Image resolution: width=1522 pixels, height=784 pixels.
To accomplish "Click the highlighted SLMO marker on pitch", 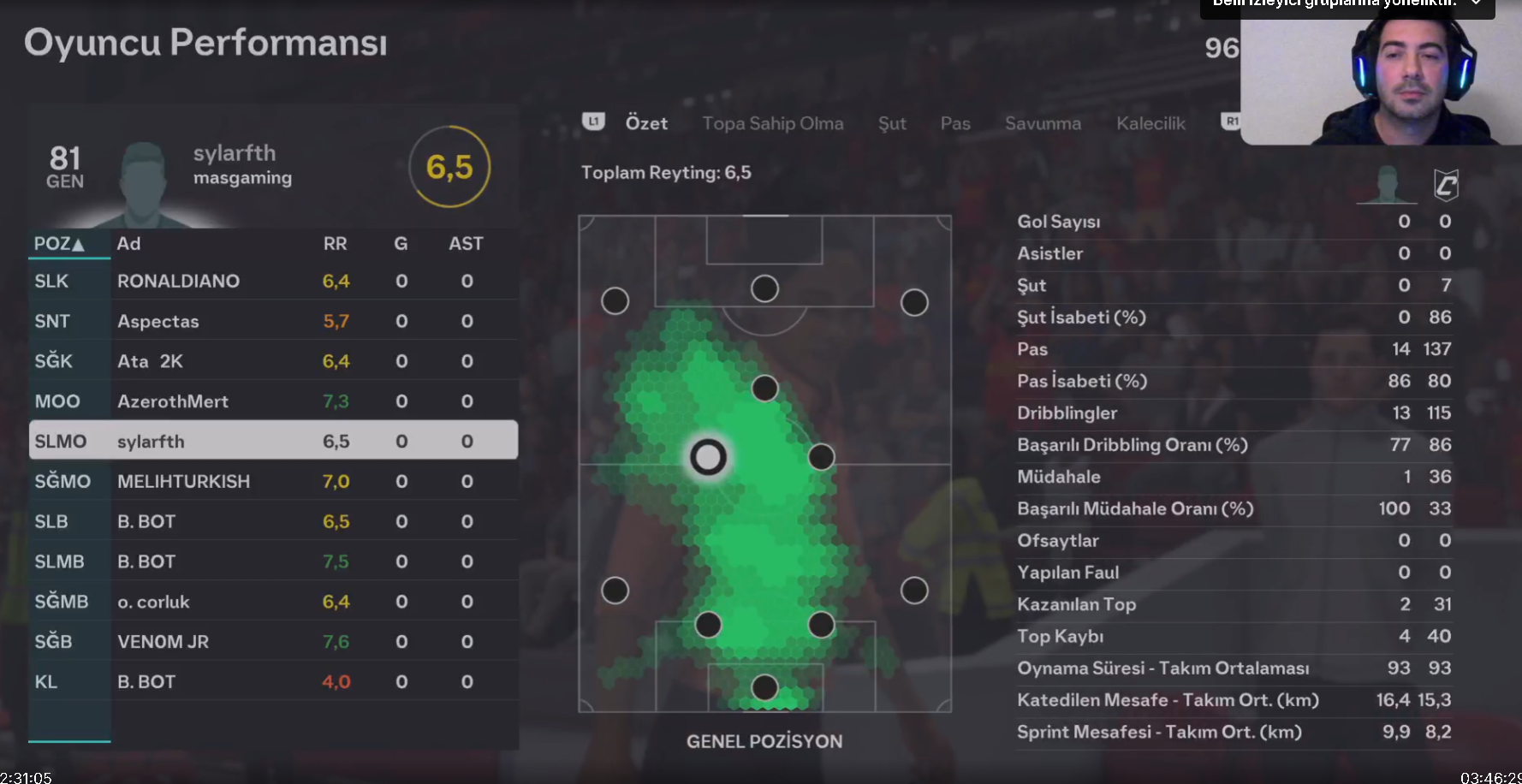I will click(x=708, y=458).
